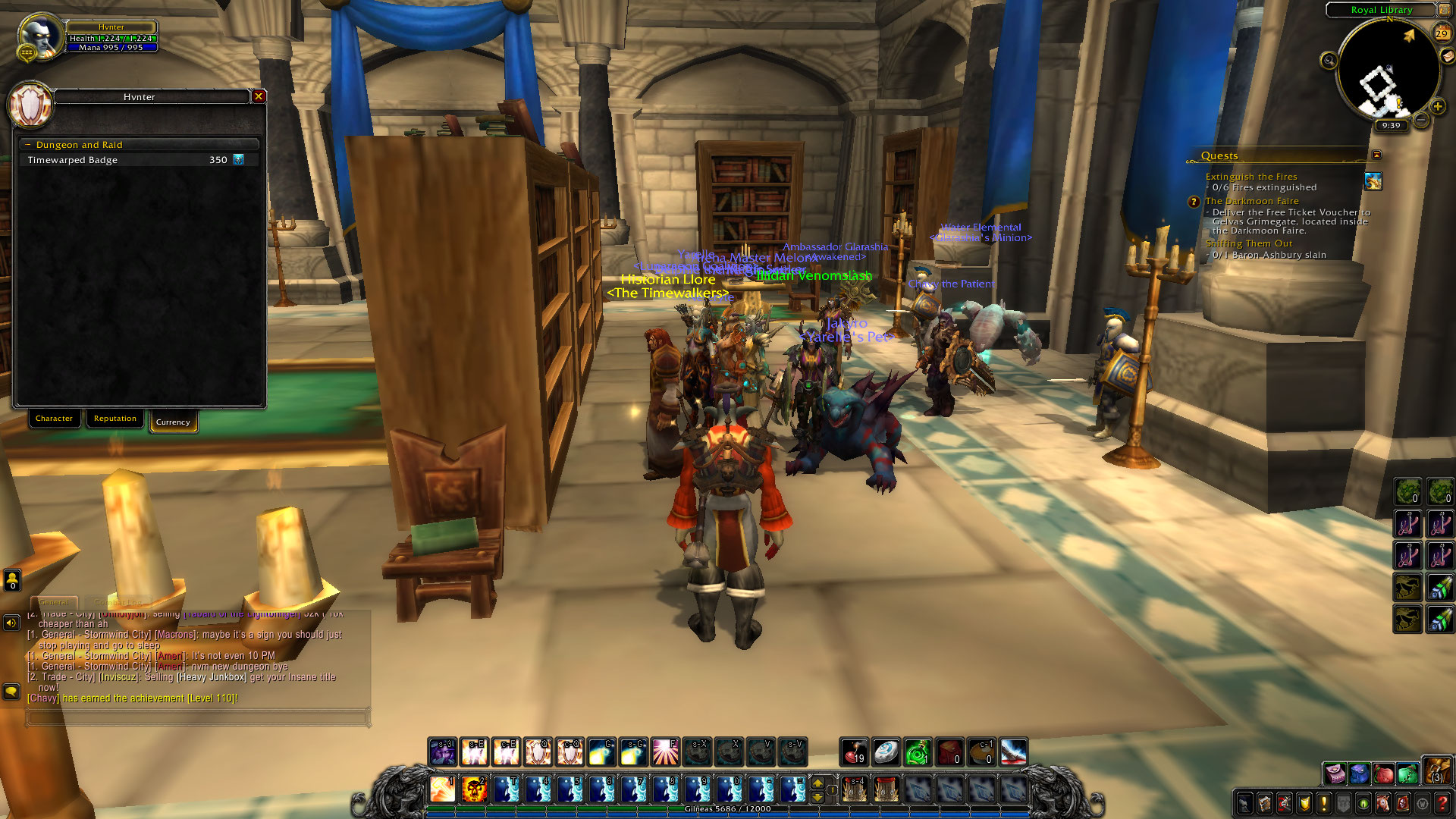Page the action bar up
This screenshot has height=819, width=1456.
click(x=817, y=781)
